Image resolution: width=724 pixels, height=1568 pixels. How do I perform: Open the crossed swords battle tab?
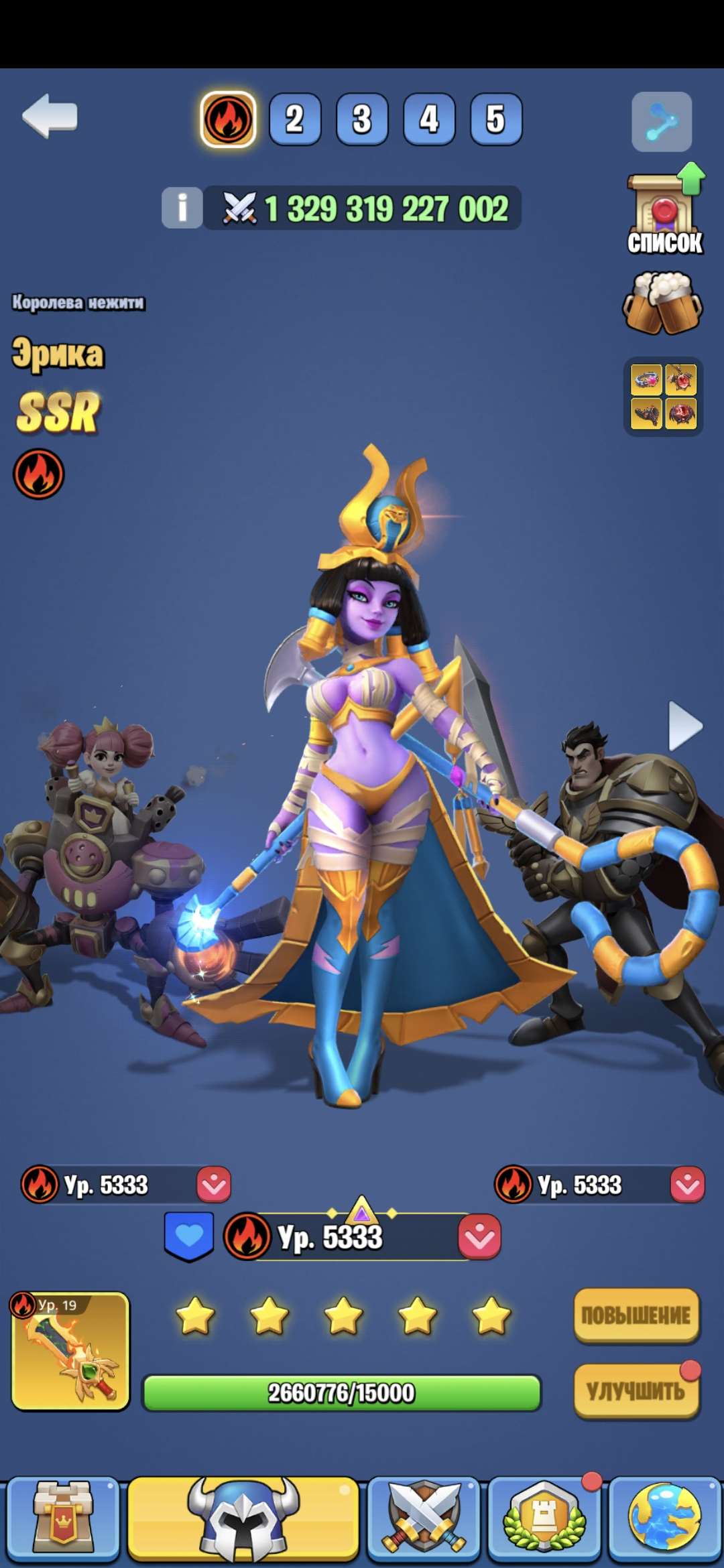tap(424, 1519)
